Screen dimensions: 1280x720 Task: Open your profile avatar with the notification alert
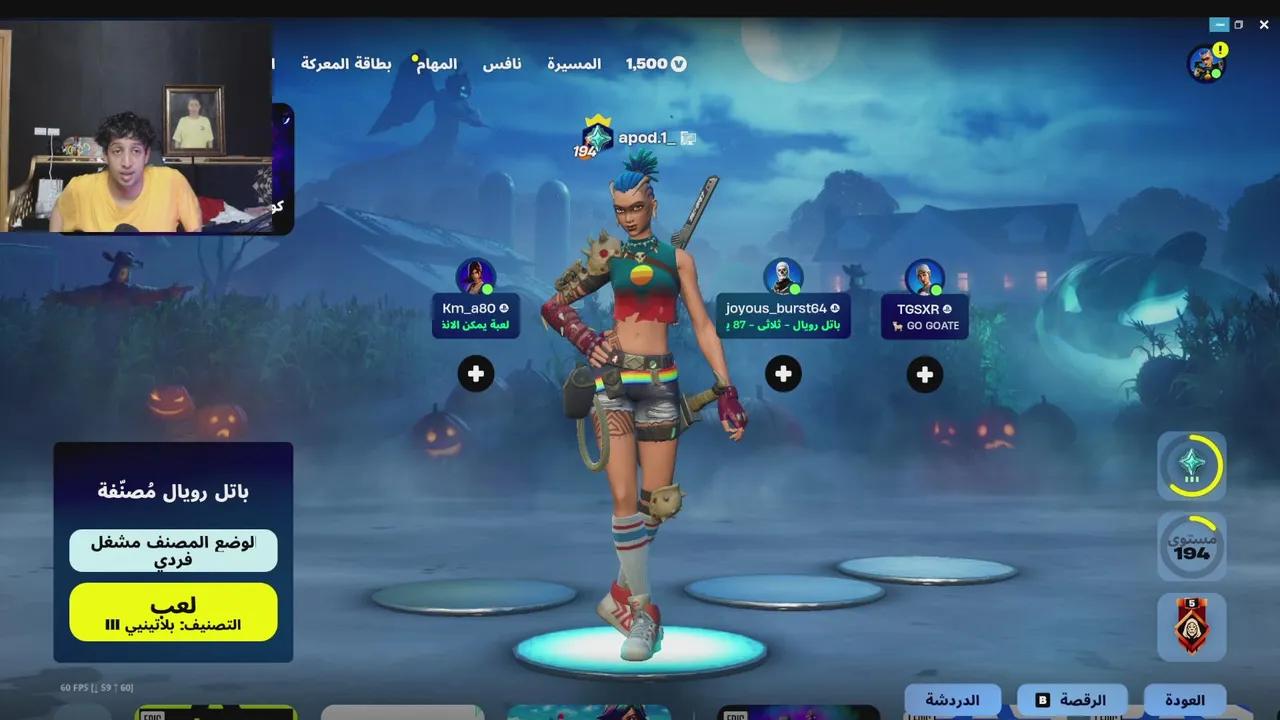(1207, 63)
